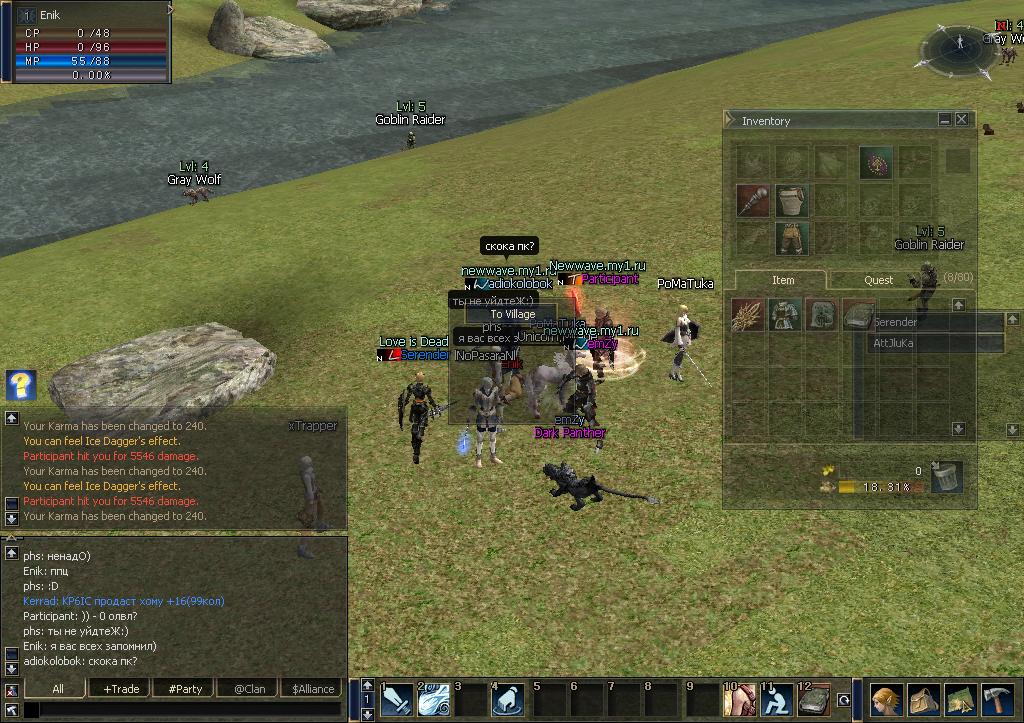1024x723 pixels.
Task: Show the $Alliance chat tab
Action: [x=313, y=689]
